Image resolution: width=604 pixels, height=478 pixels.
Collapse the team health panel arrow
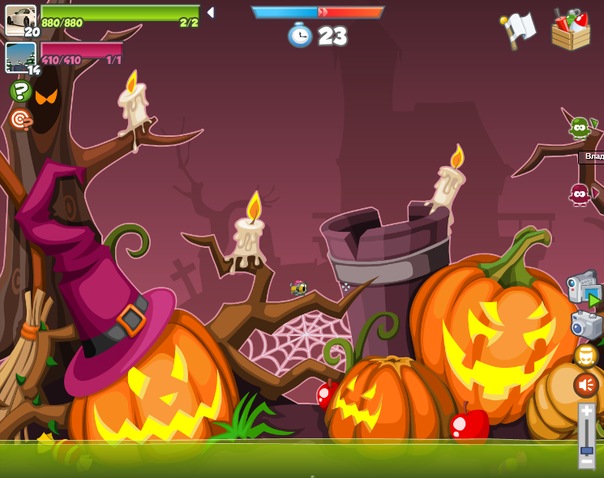tap(209, 13)
